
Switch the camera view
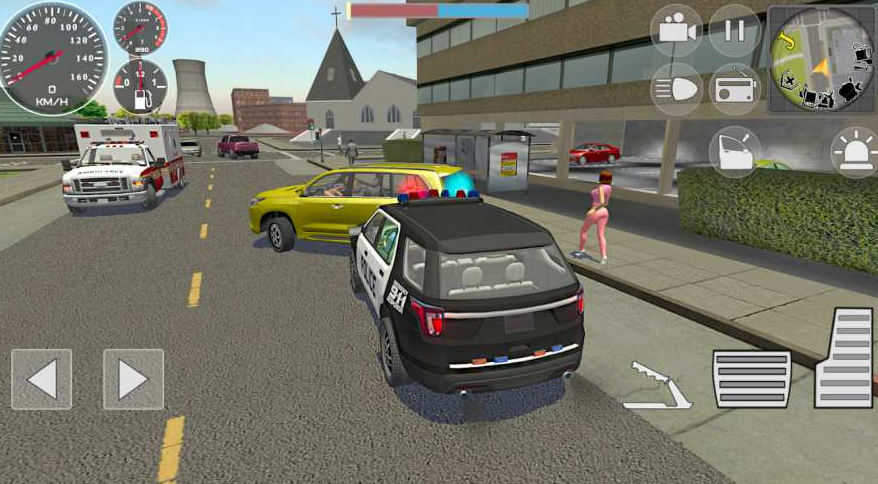676,30
